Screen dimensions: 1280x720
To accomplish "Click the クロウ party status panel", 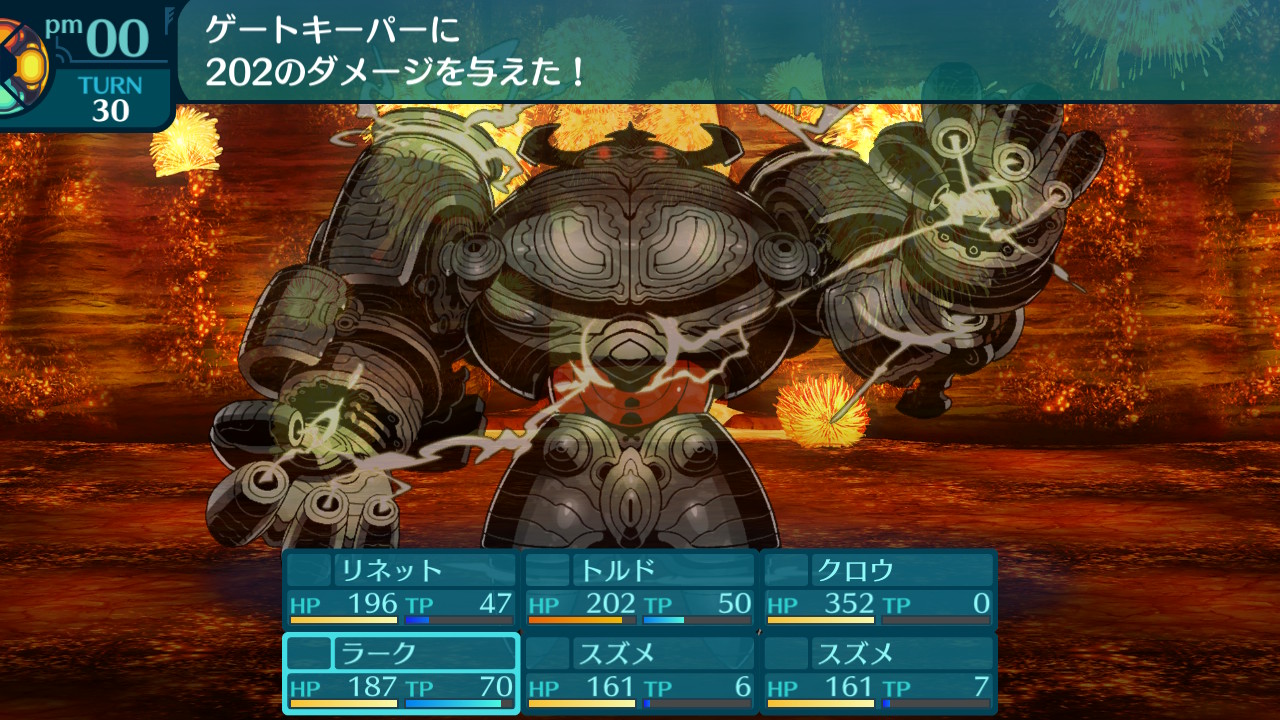I will [x=878, y=588].
